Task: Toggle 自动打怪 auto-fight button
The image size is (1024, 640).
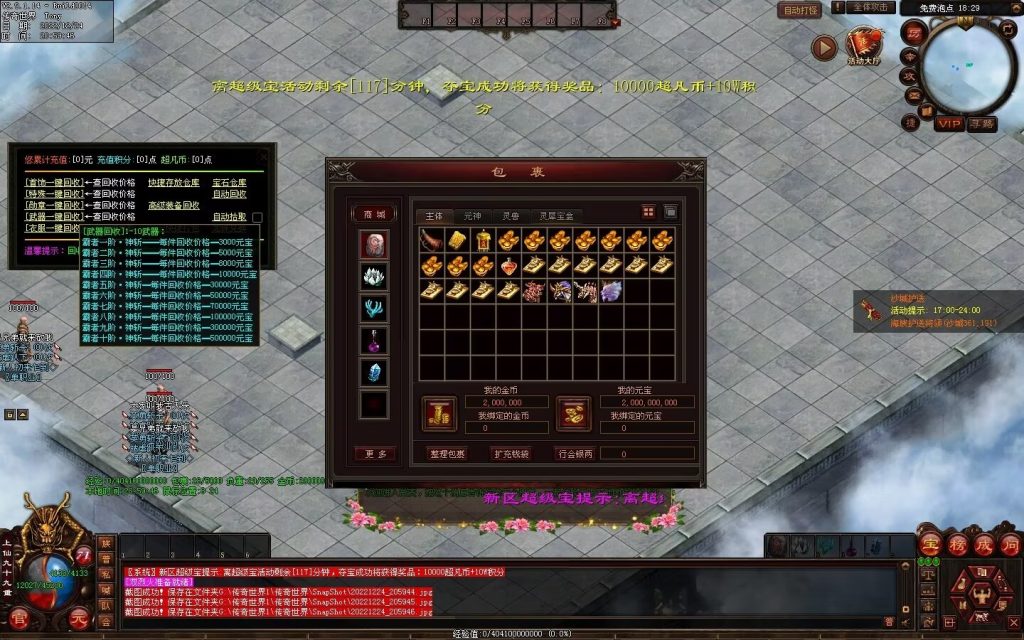Action: coord(800,9)
